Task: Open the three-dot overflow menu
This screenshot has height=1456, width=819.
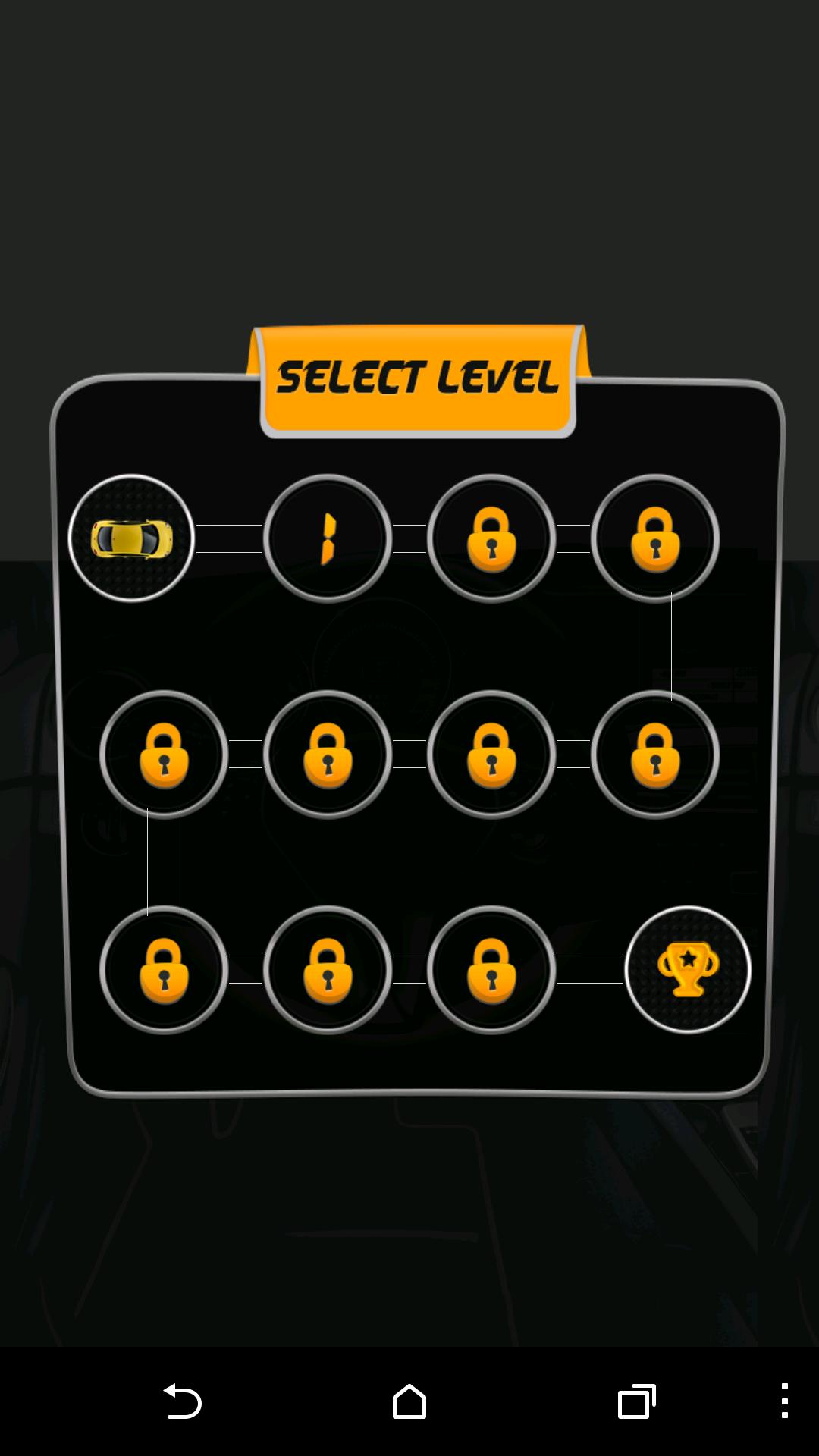Action: [x=785, y=1401]
